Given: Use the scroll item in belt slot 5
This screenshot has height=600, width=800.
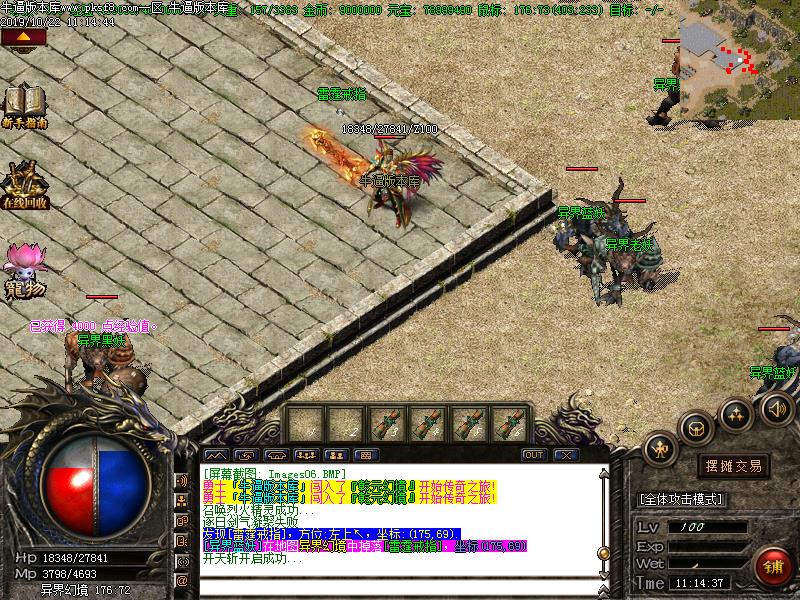Looking at the screenshot, I should coord(468,423).
